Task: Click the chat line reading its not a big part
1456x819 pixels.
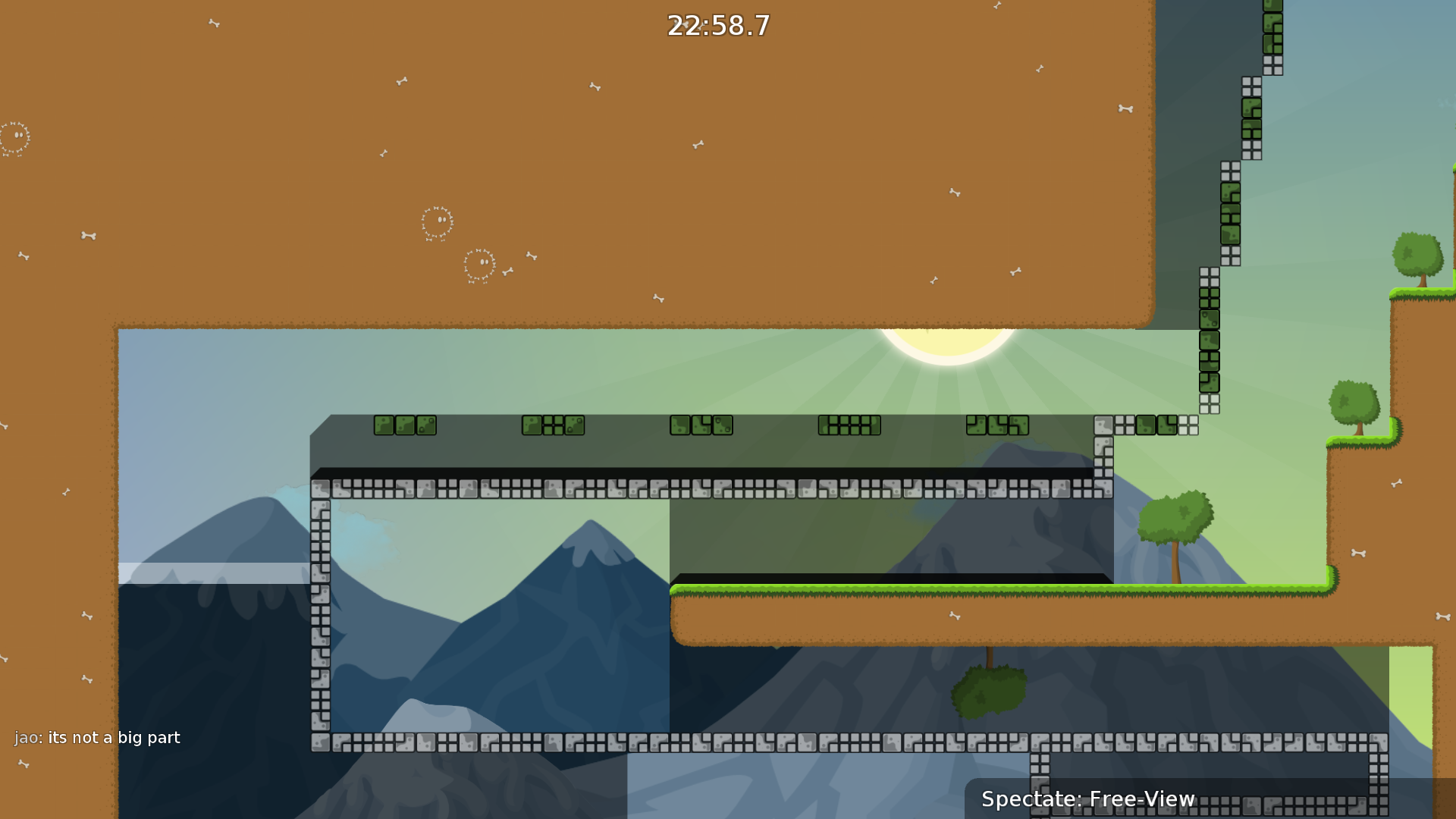Action: [x=114, y=736]
